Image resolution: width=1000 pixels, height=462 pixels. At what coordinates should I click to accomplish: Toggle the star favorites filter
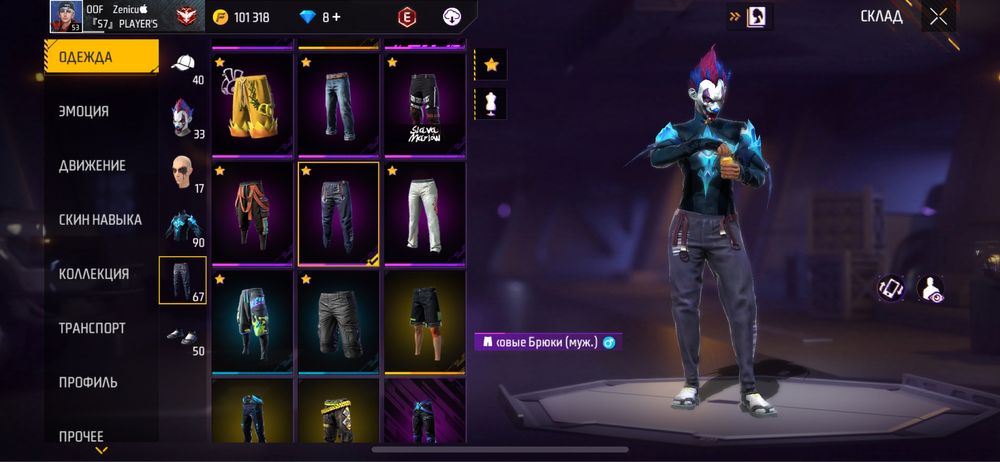491,65
